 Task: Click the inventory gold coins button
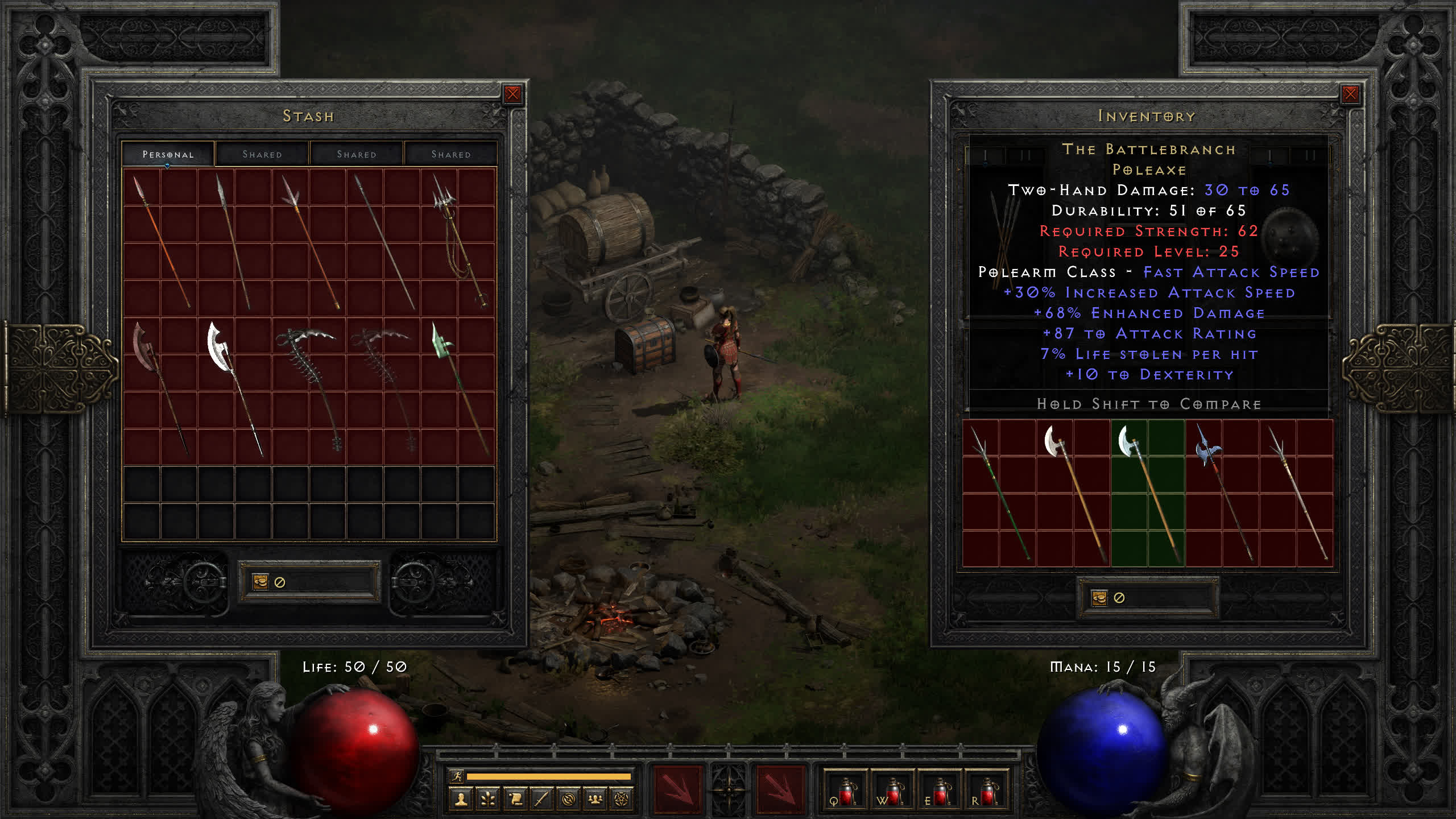[1099, 598]
